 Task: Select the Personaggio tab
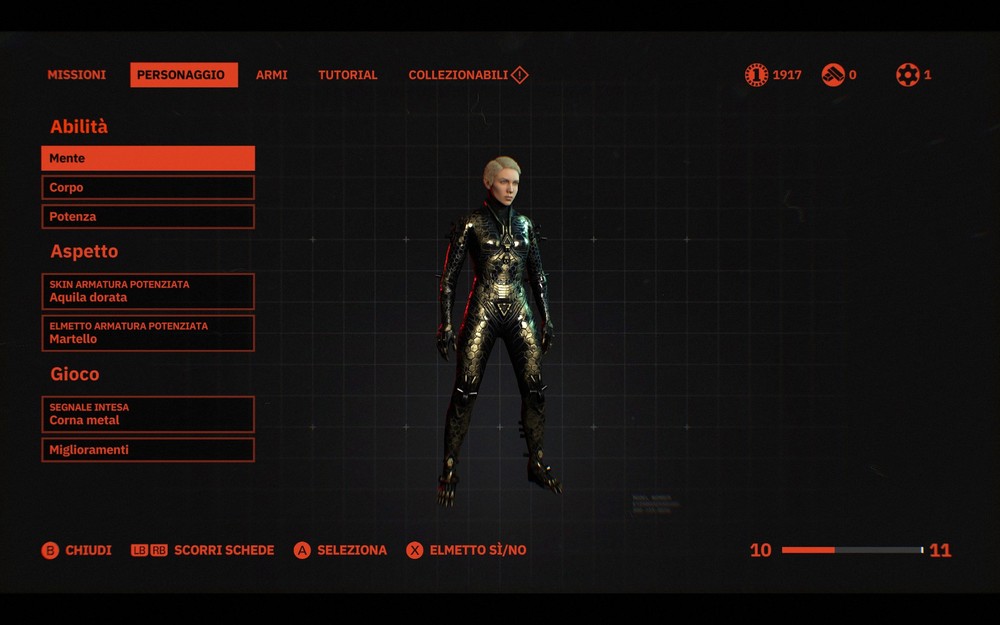click(183, 75)
